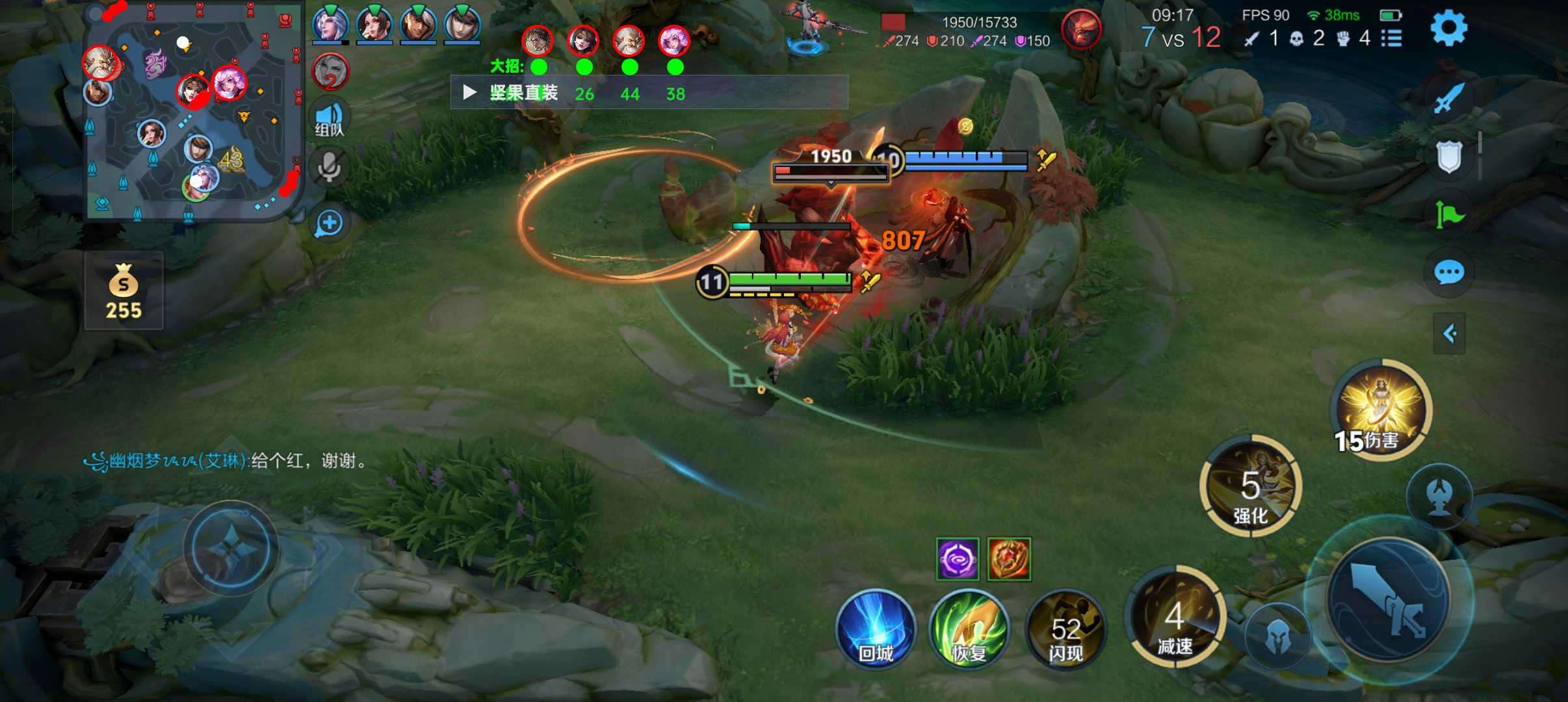
Task: Toggle the microphone button
Action: 330,168
